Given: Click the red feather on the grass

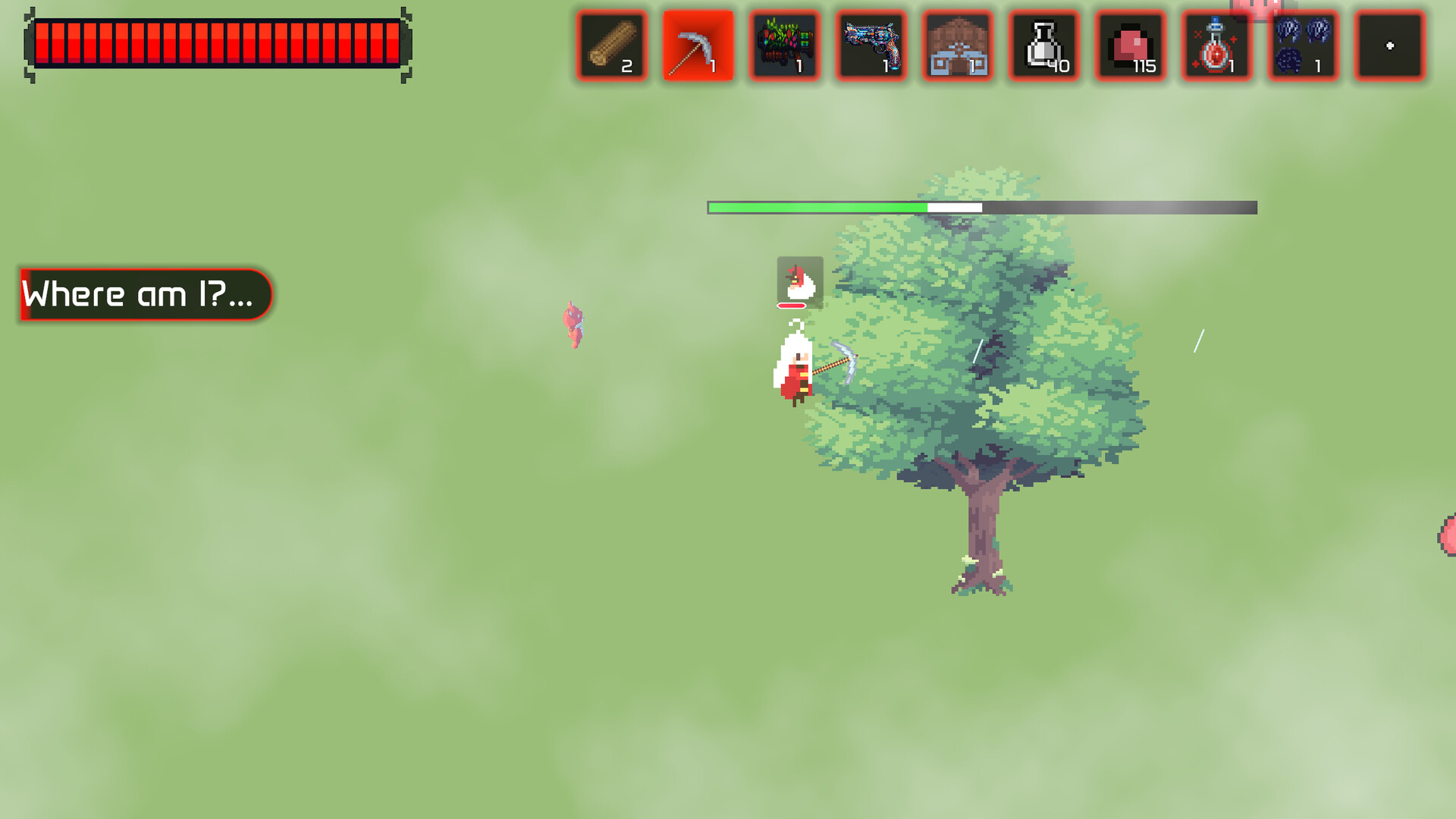Looking at the screenshot, I should [x=573, y=325].
